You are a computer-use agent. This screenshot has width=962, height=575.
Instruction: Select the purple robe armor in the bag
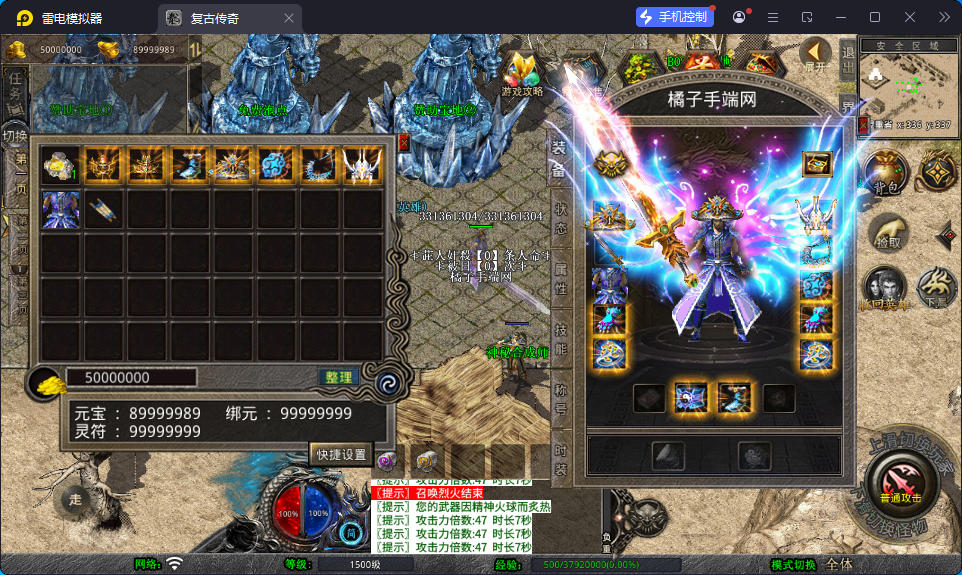[x=61, y=210]
